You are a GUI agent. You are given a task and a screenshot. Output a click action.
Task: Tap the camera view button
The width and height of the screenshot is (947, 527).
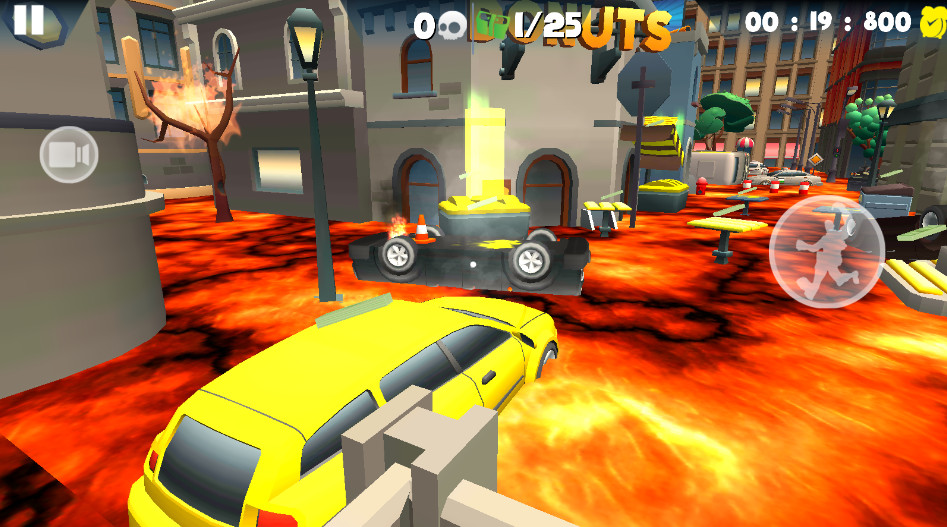69,155
